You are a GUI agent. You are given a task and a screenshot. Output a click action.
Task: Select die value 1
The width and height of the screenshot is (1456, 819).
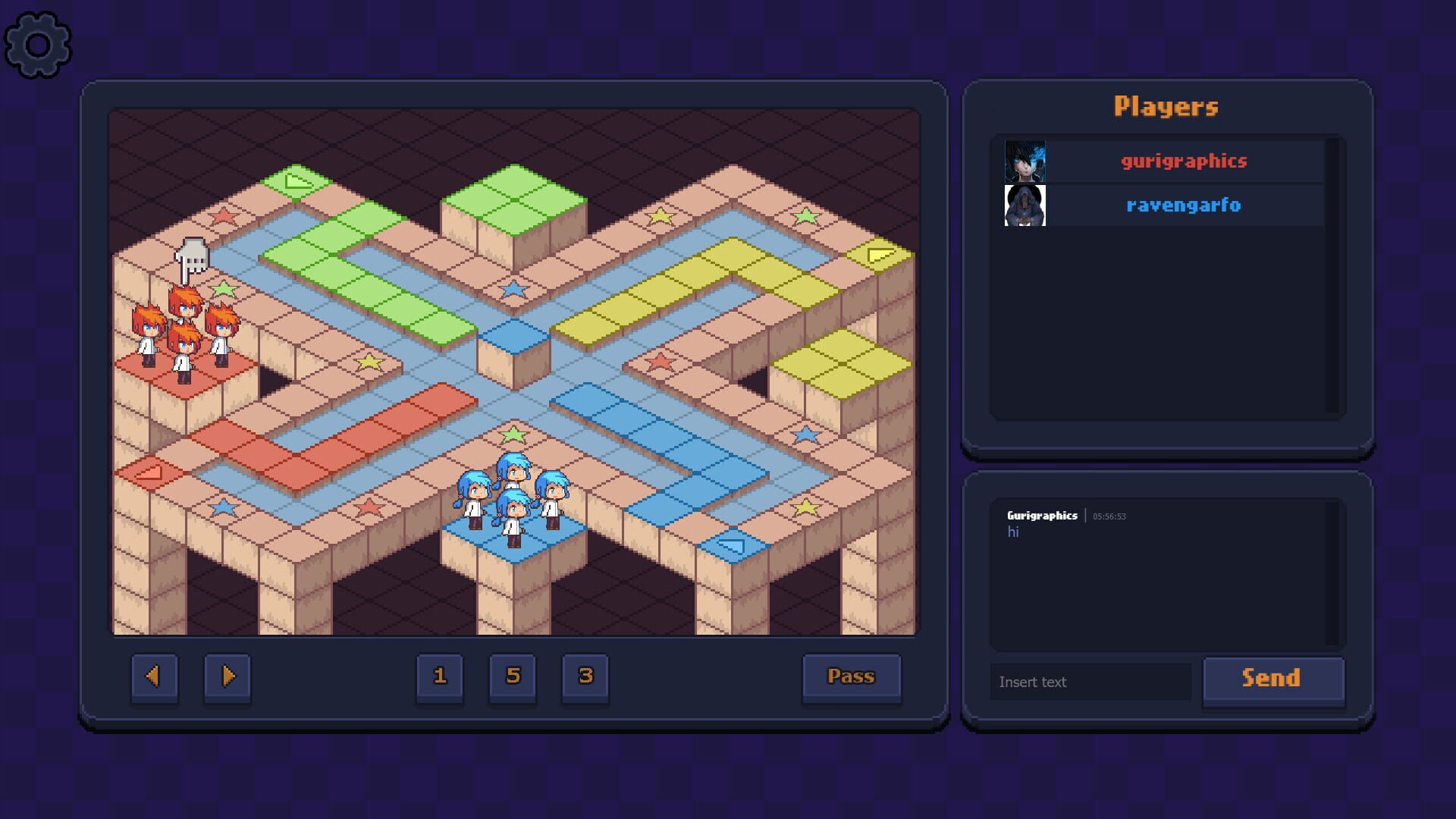[439, 677]
